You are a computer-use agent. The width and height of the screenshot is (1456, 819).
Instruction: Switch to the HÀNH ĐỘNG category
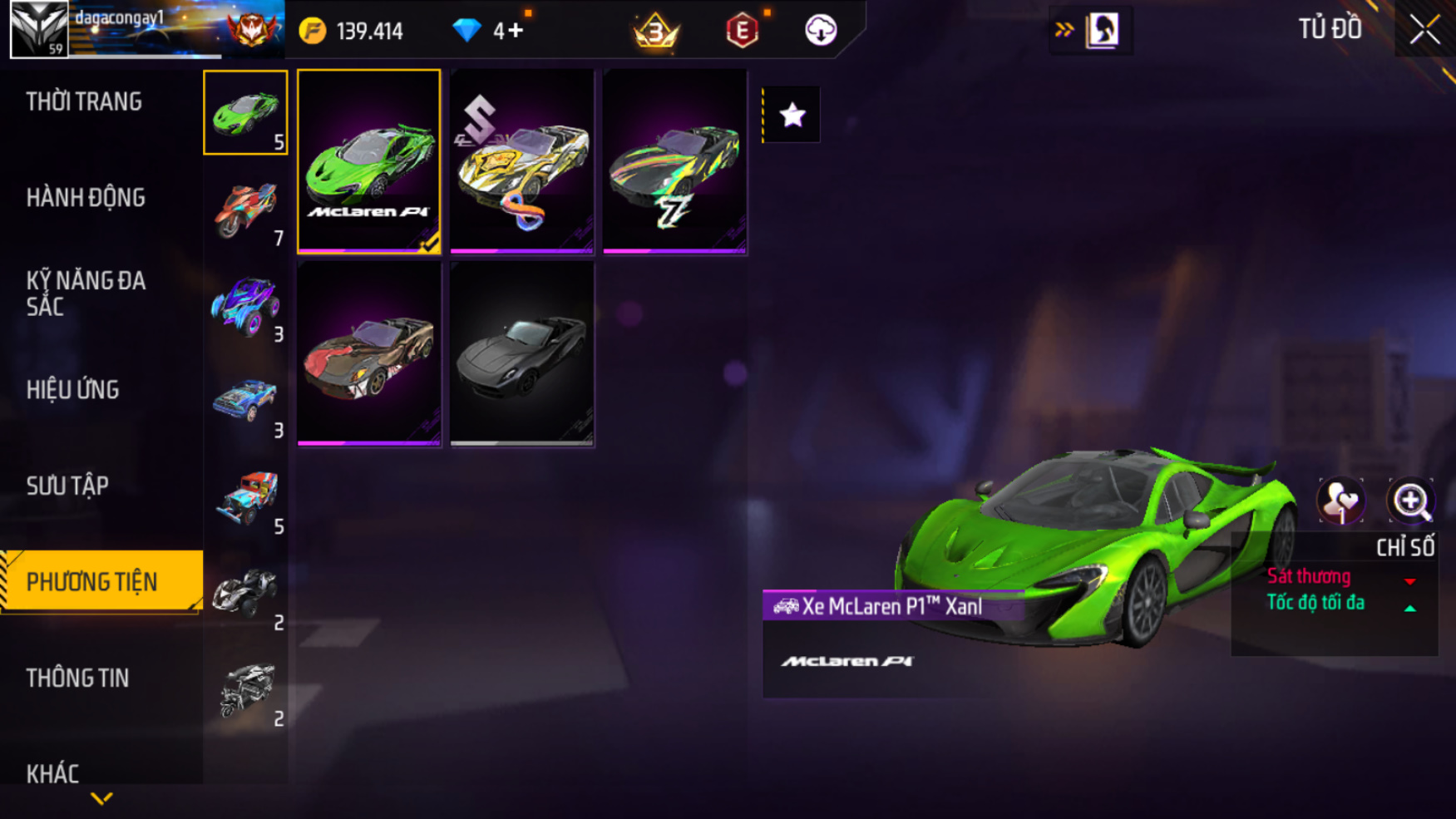[x=86, y=198]
